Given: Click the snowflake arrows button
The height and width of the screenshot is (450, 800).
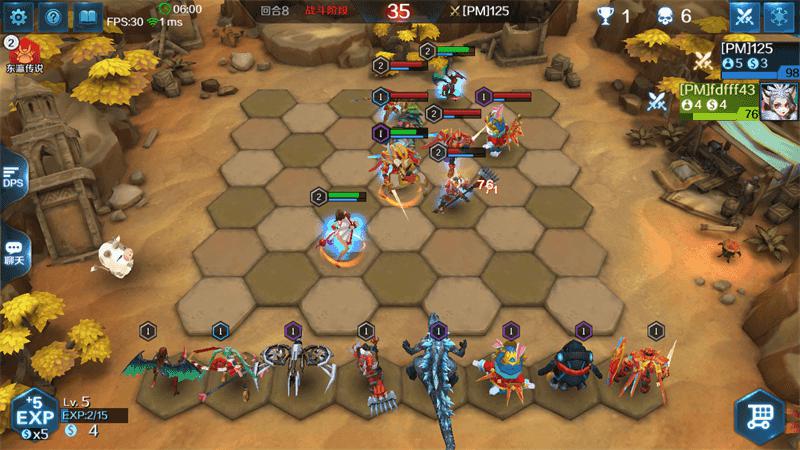Looking at the screenshot, I should [781, 16].
